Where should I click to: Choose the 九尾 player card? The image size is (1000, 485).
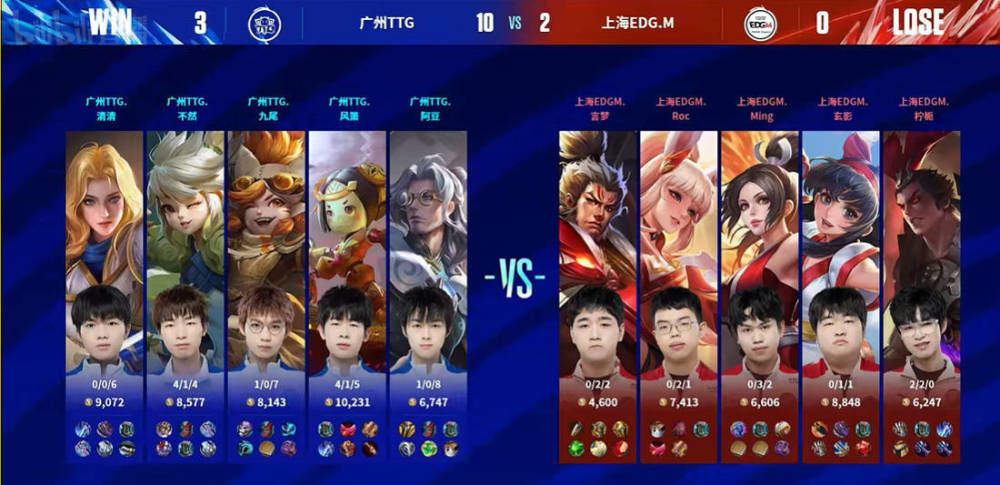pos(267,290)
